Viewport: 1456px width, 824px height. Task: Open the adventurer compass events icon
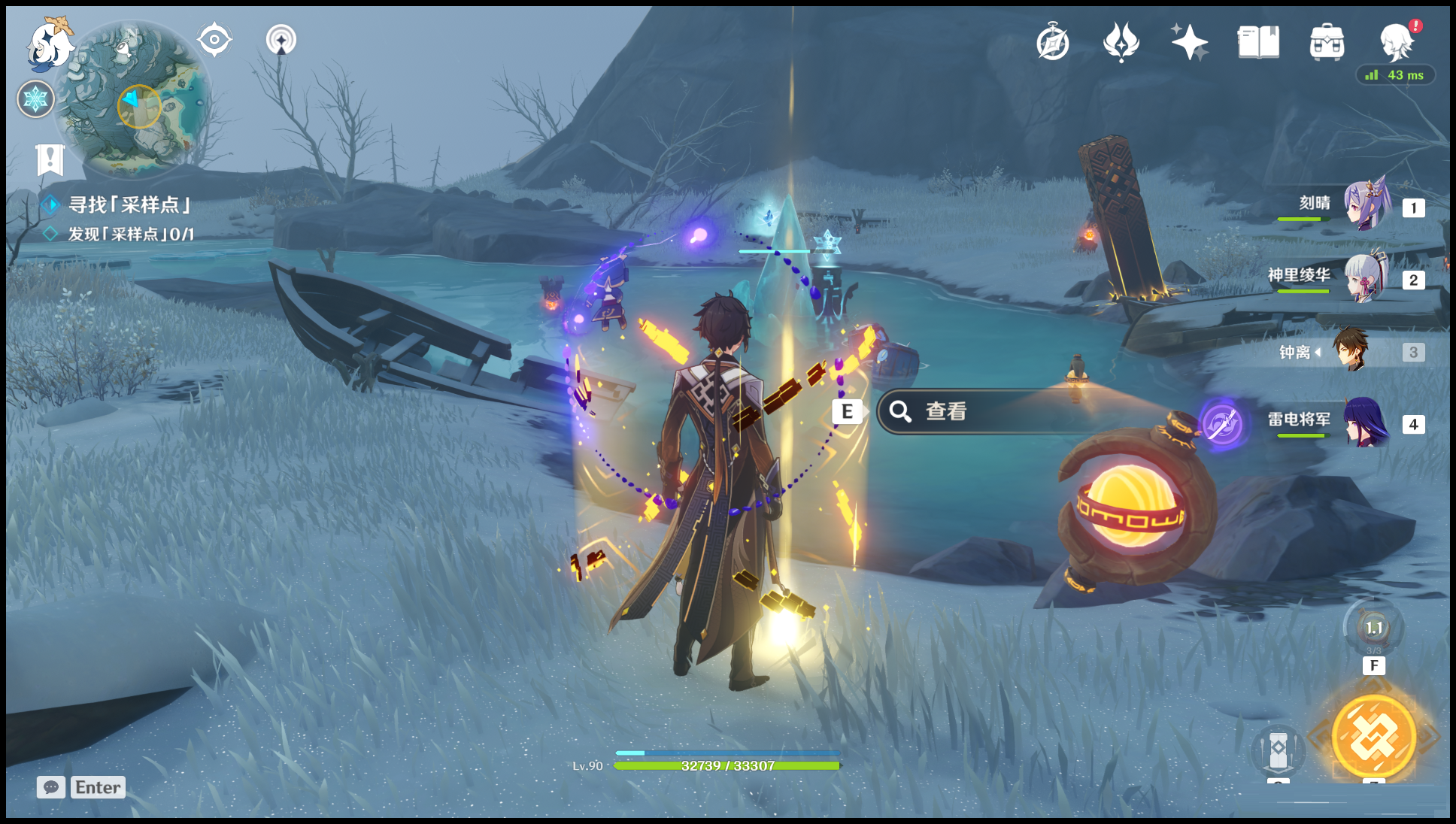pos(1052,42)
